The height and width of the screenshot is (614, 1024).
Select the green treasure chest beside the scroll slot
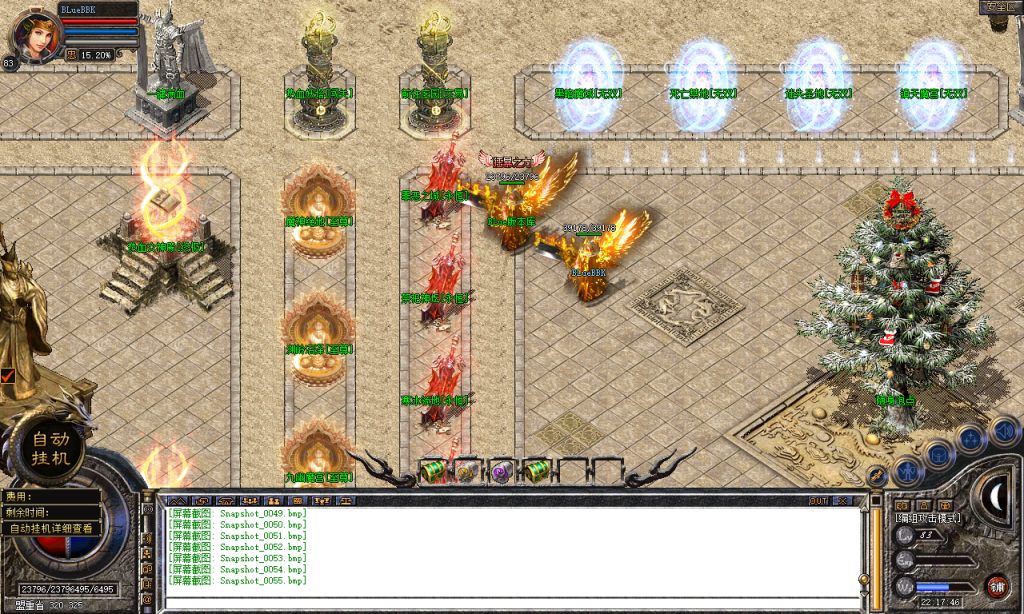tap(432, 471)
